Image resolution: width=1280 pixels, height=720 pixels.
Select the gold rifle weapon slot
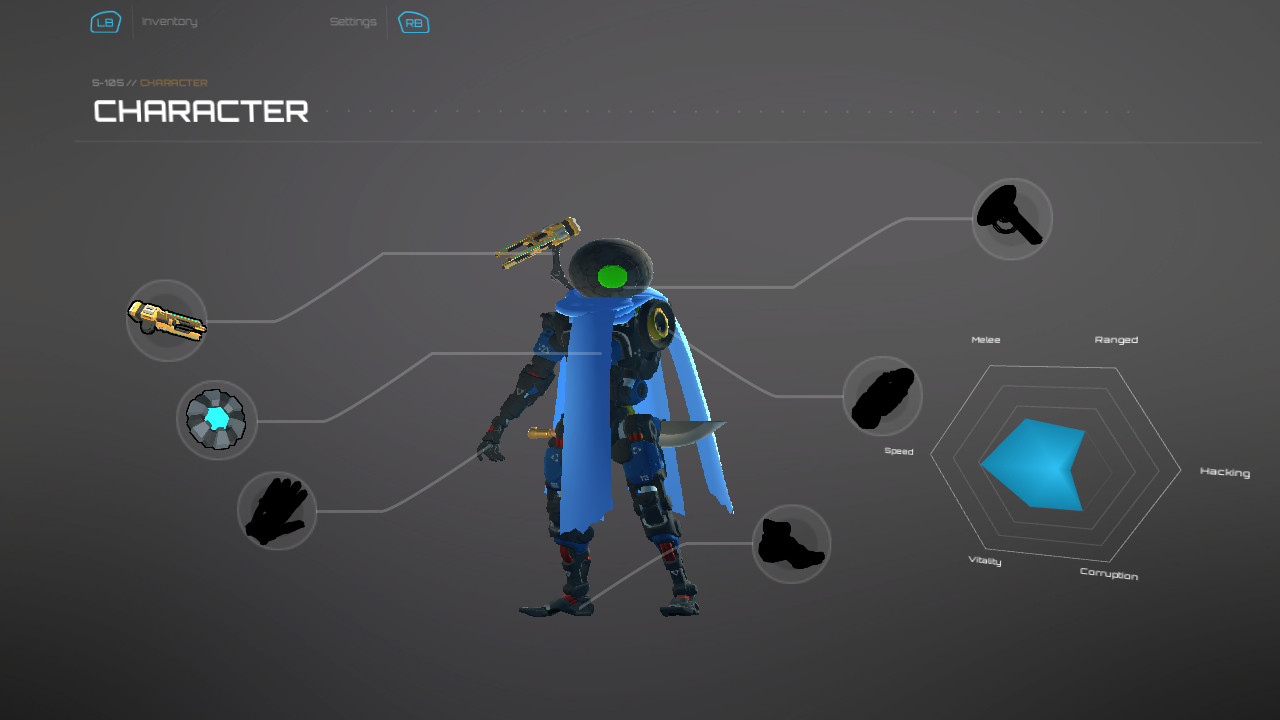[166, 320]
